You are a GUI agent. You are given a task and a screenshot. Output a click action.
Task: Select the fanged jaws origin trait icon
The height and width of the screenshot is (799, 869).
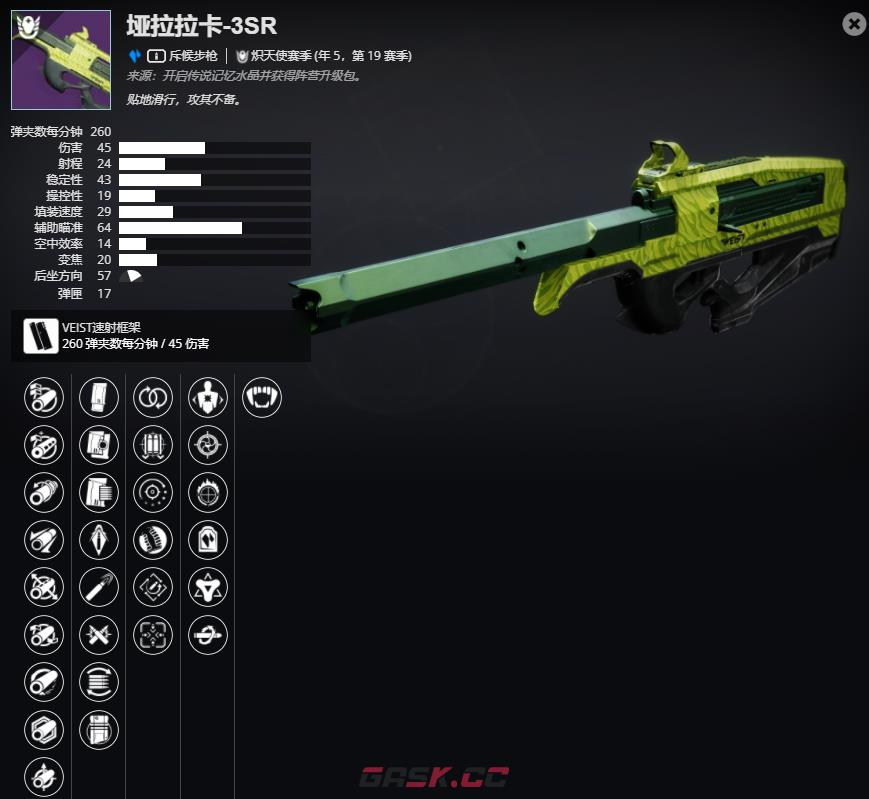point(262,397)
